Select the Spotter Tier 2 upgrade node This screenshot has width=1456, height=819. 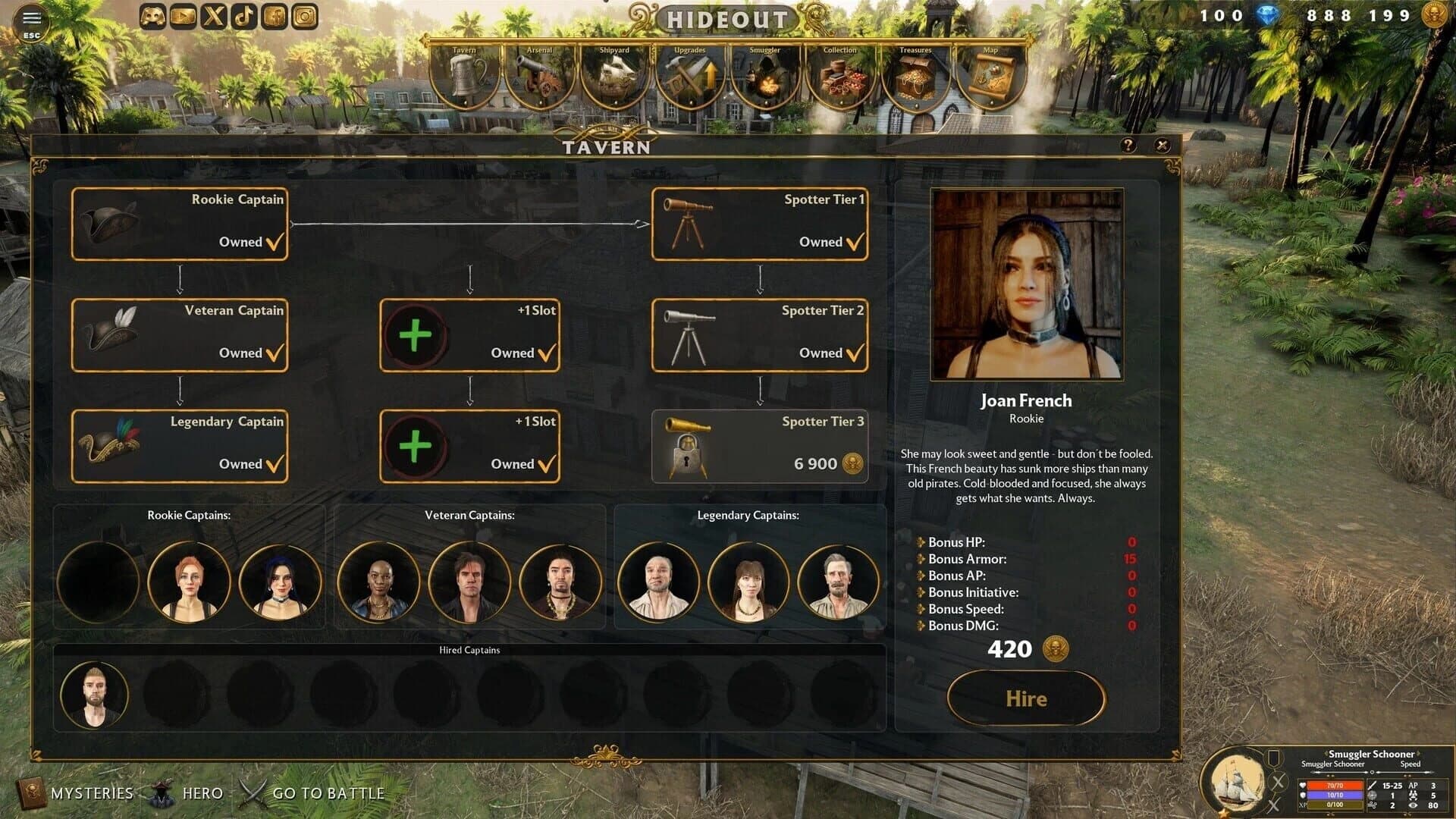tap(759, 334)
